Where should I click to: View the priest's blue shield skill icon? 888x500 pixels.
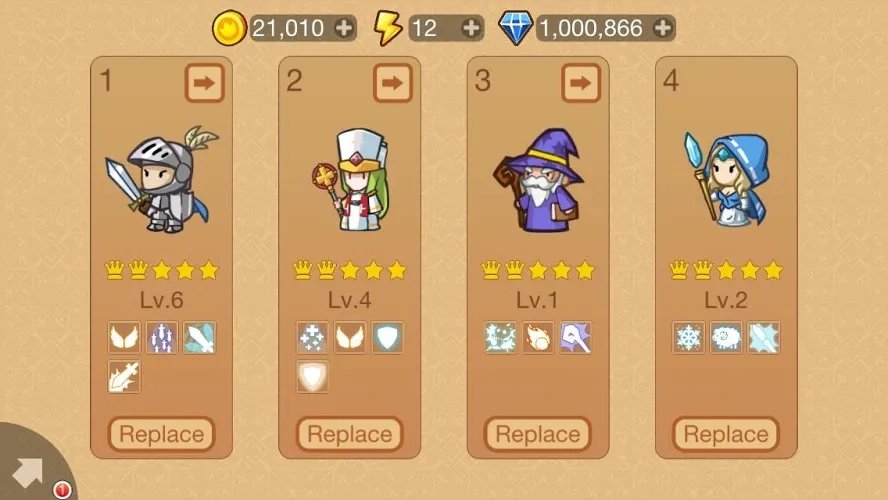click(387, 337)
